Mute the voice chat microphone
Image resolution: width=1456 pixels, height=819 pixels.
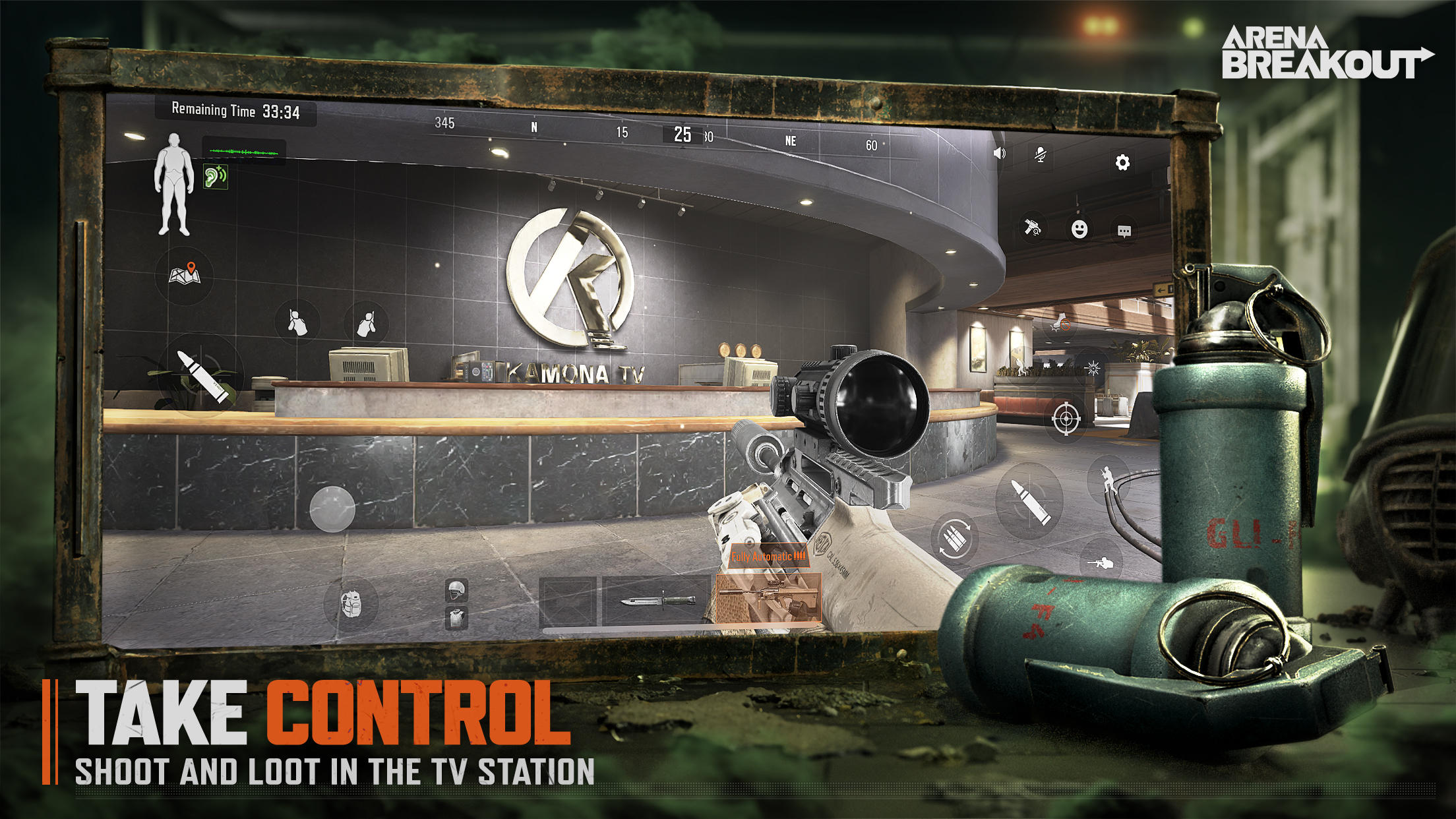pos(1041,155)
